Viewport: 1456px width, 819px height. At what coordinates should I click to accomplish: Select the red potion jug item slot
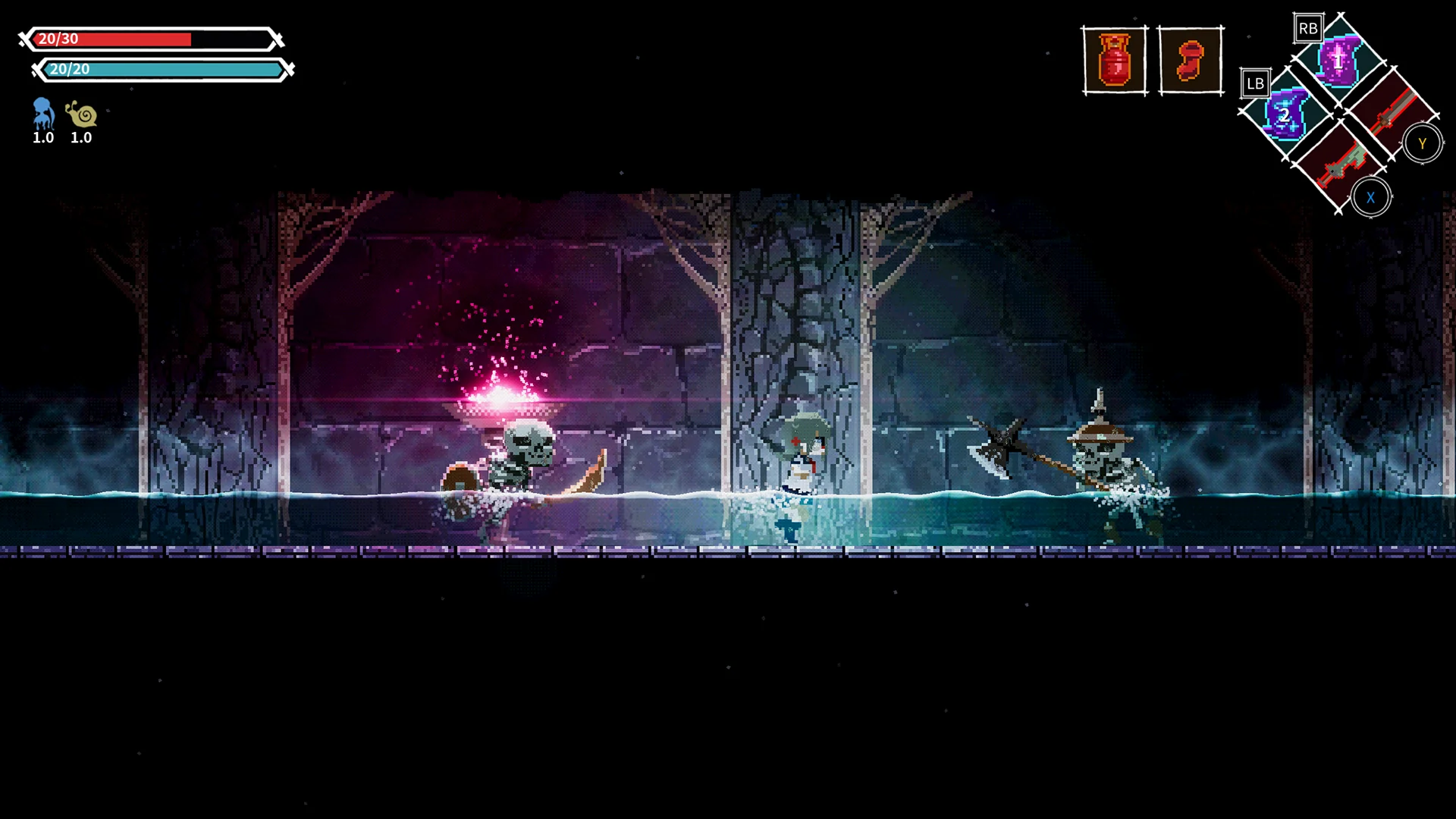click(1113, 61)
